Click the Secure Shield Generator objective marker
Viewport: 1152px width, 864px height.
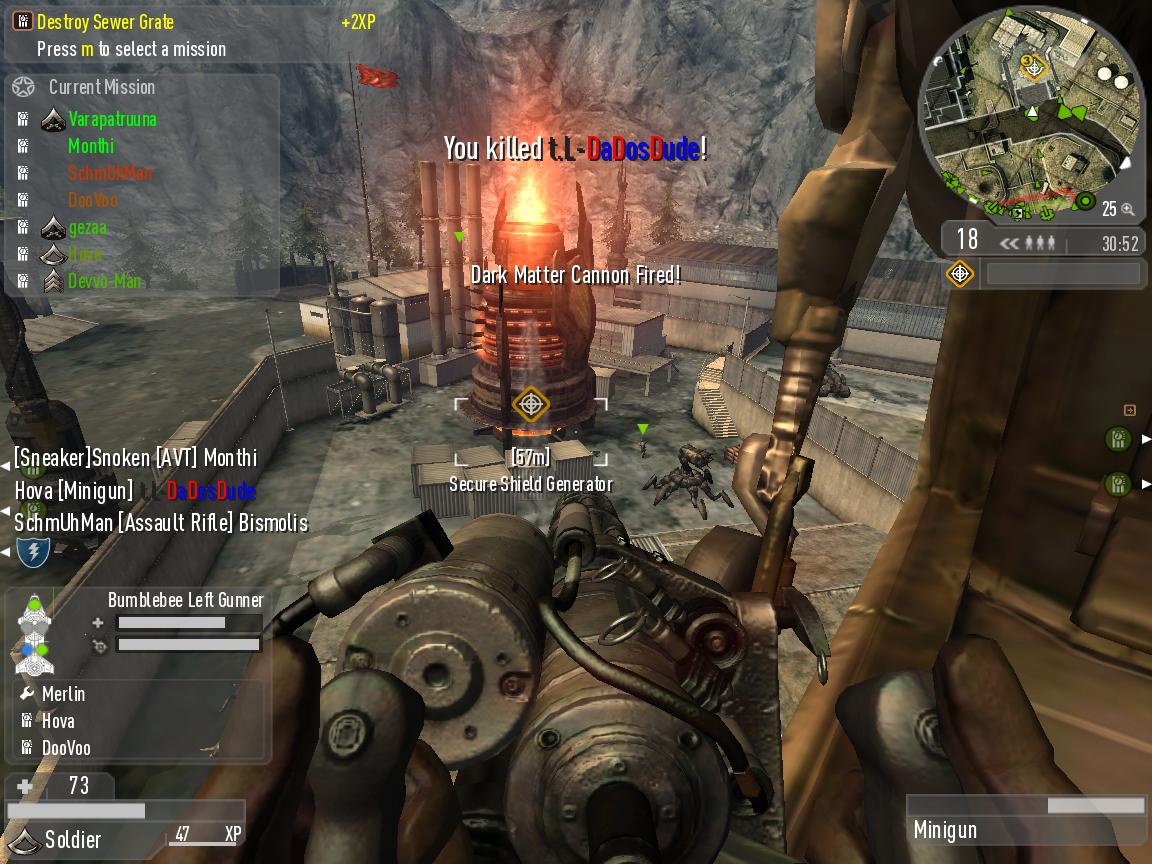pyautogui.click(x=530, y=404)
